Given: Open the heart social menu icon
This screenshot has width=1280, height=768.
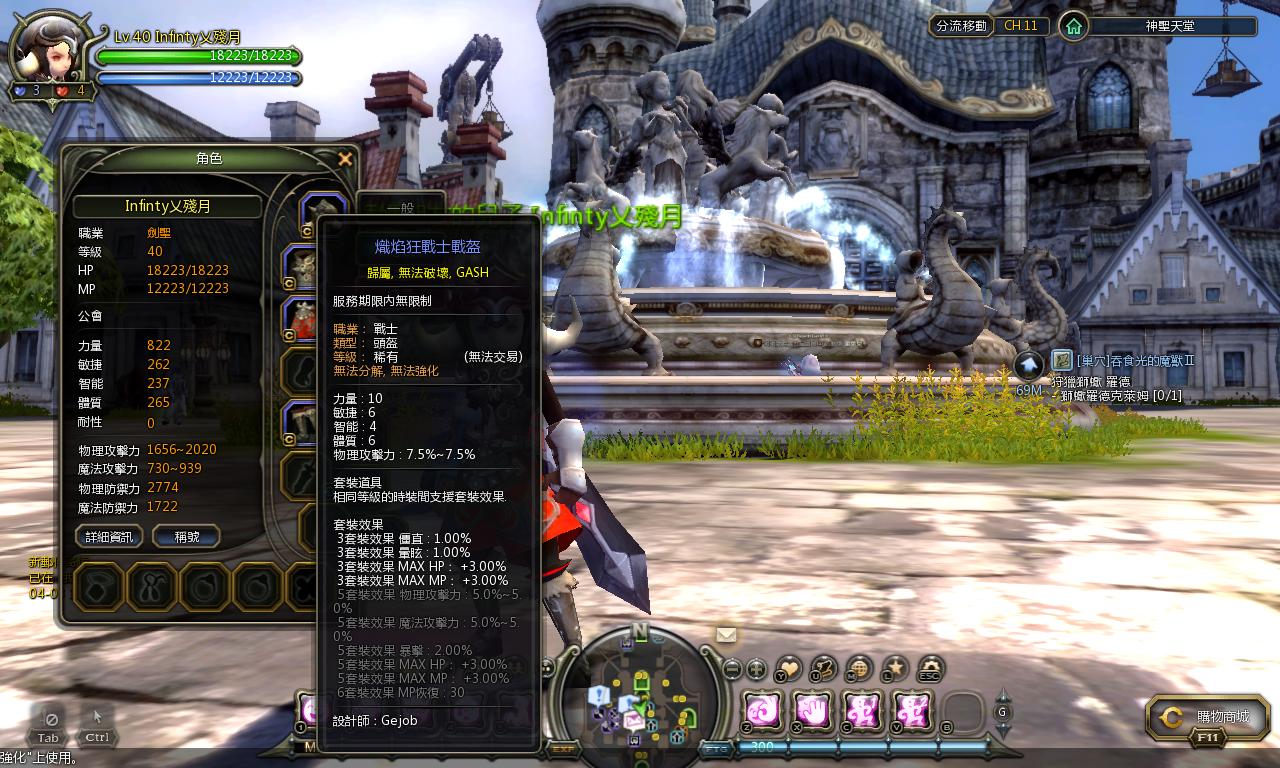Looking at the screenshot, I should pos(789,669).
